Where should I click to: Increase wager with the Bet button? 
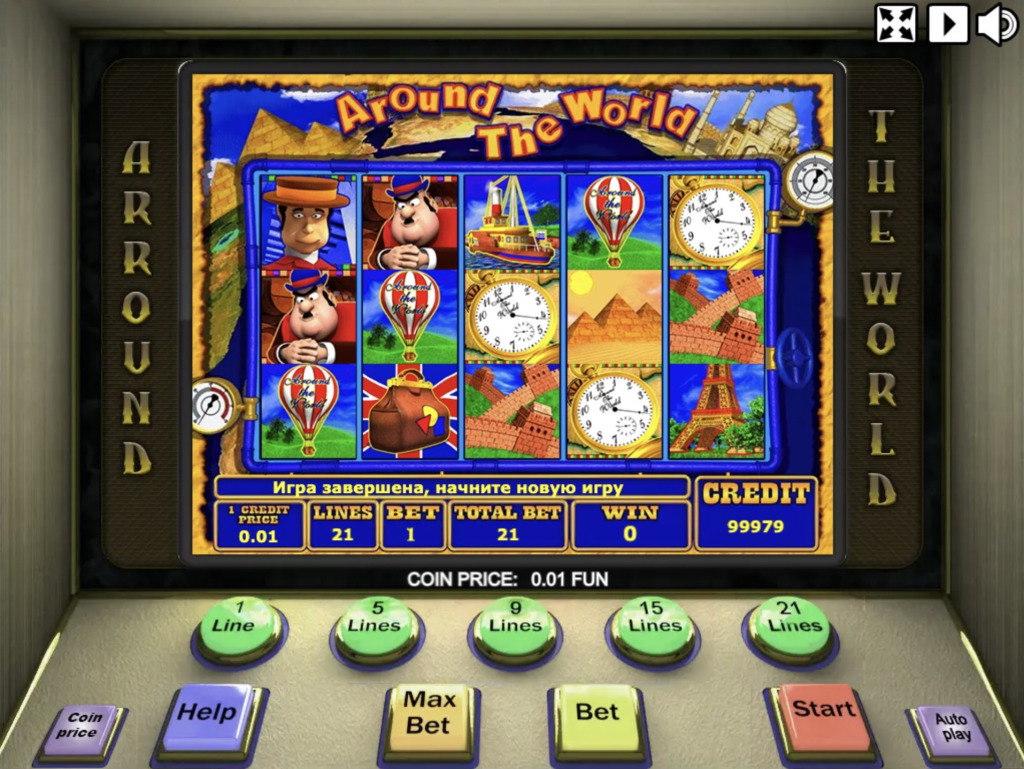click(597, 713)
